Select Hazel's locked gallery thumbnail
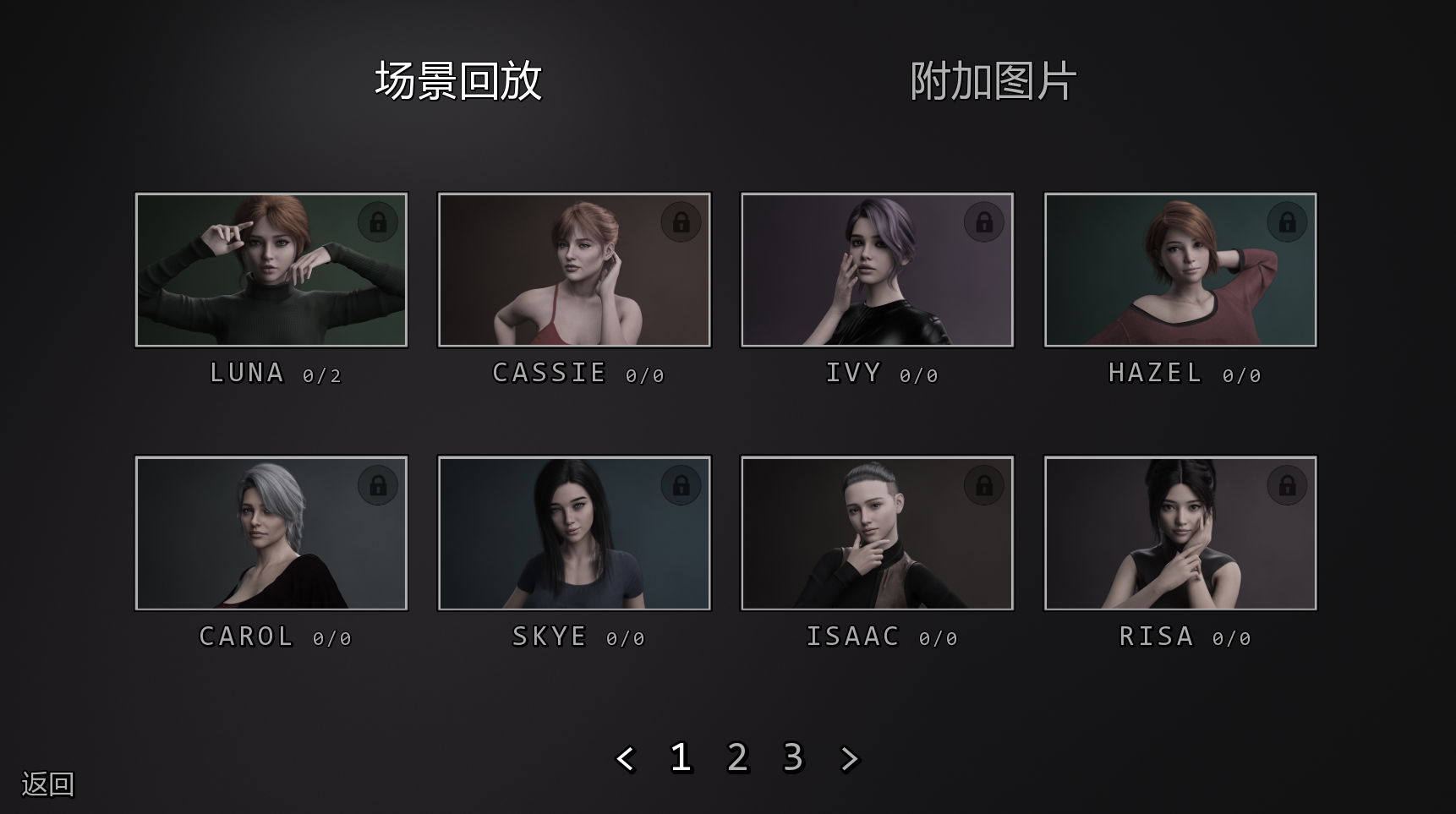 click(x=1180, y=270)
